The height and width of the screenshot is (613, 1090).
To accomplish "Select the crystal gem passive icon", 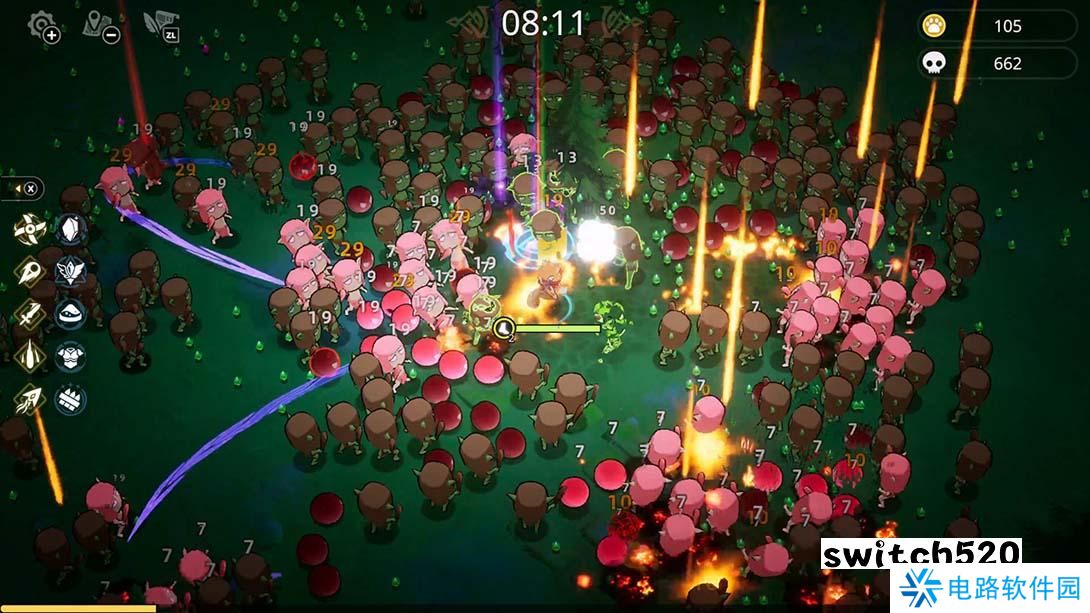I will pyautogui.click(x=71, y=228).
